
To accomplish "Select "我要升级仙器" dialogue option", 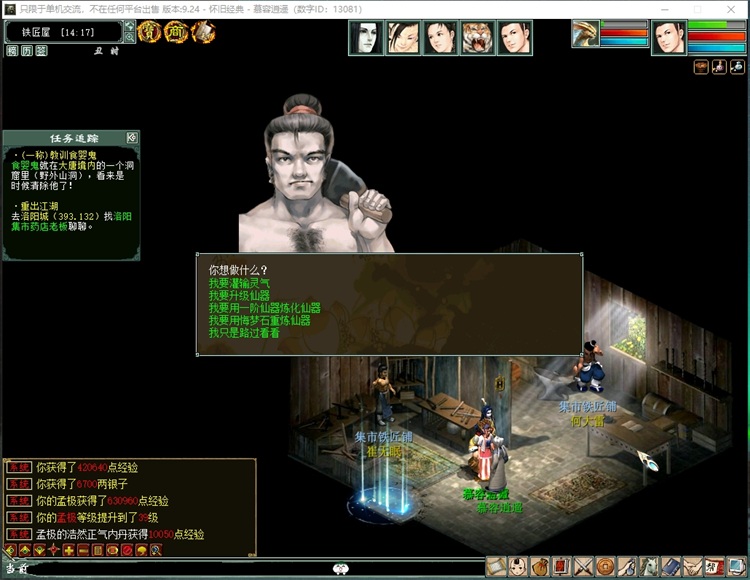I will coord(240,296).
